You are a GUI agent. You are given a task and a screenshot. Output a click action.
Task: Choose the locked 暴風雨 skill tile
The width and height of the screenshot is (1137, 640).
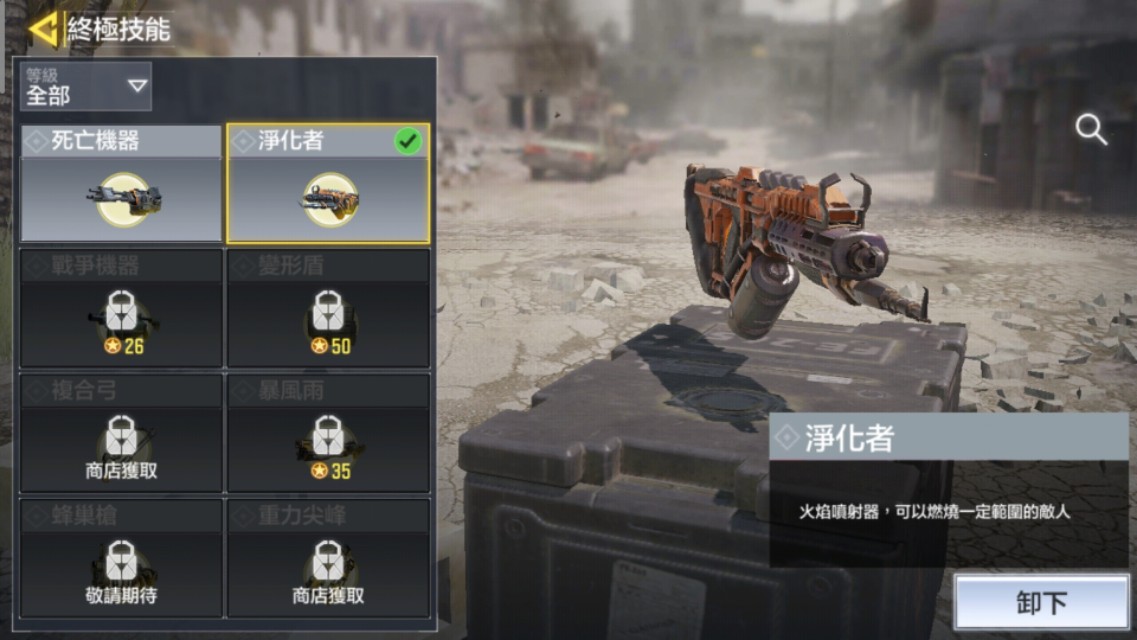point(328,433)
